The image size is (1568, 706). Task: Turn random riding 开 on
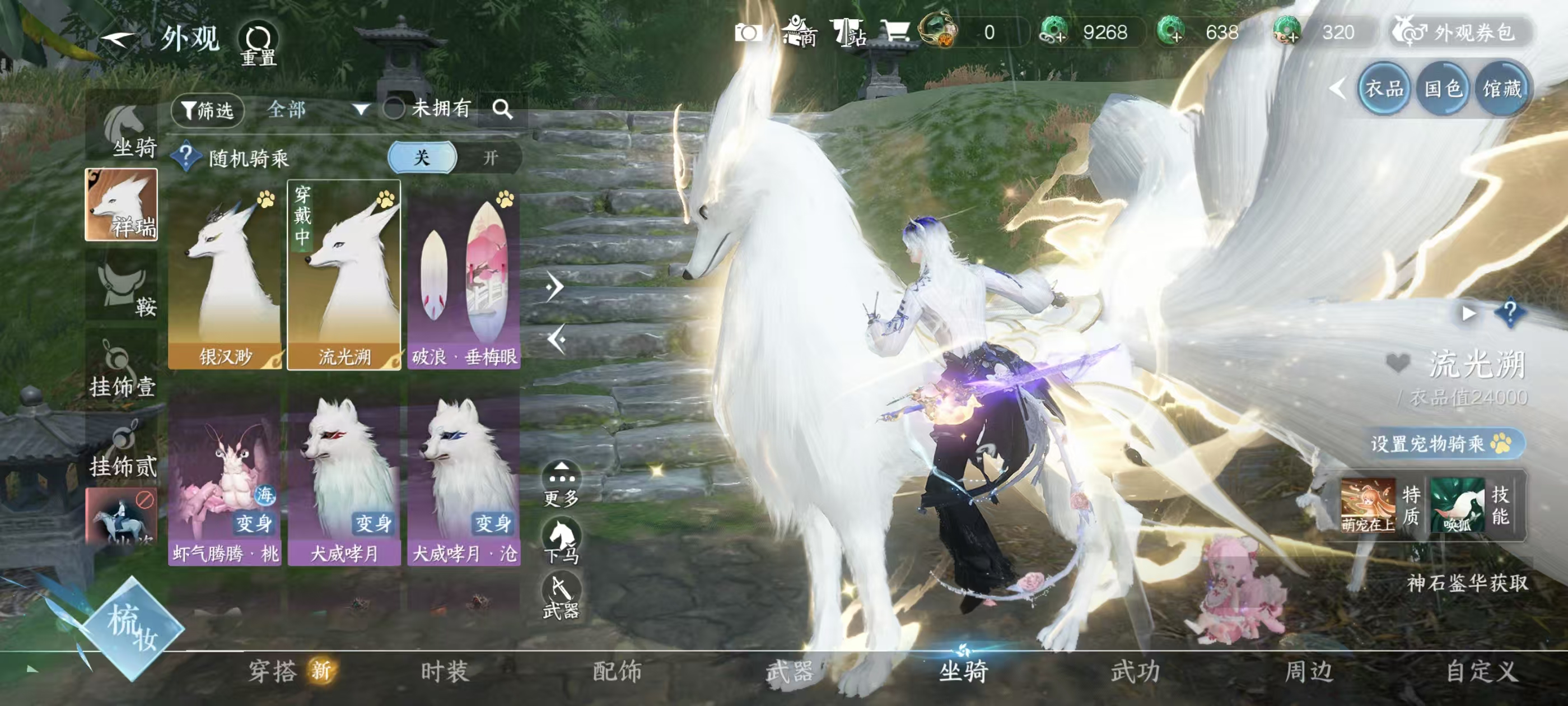(x=490, y=158)
